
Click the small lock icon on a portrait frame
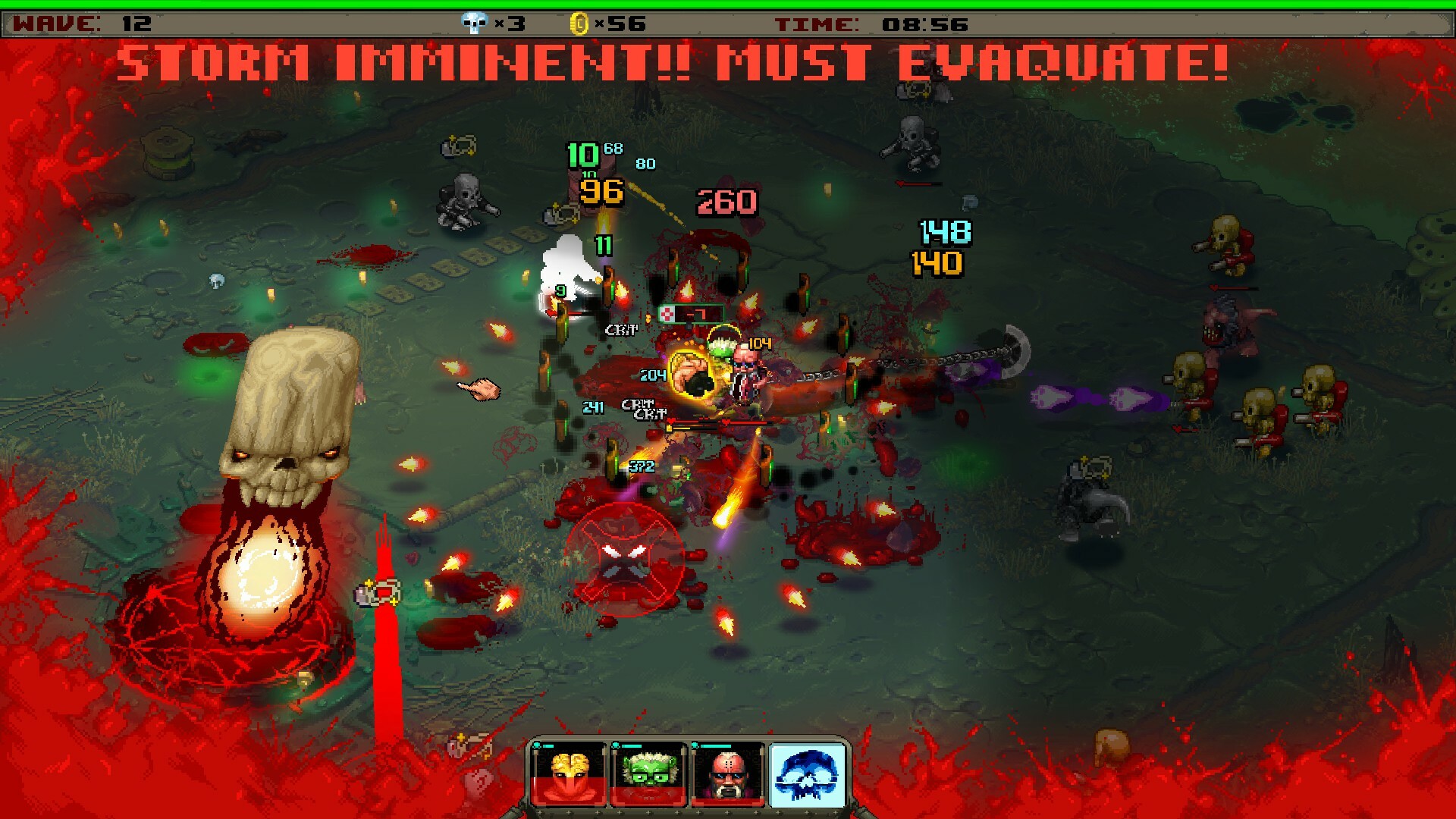click(536, 745)
